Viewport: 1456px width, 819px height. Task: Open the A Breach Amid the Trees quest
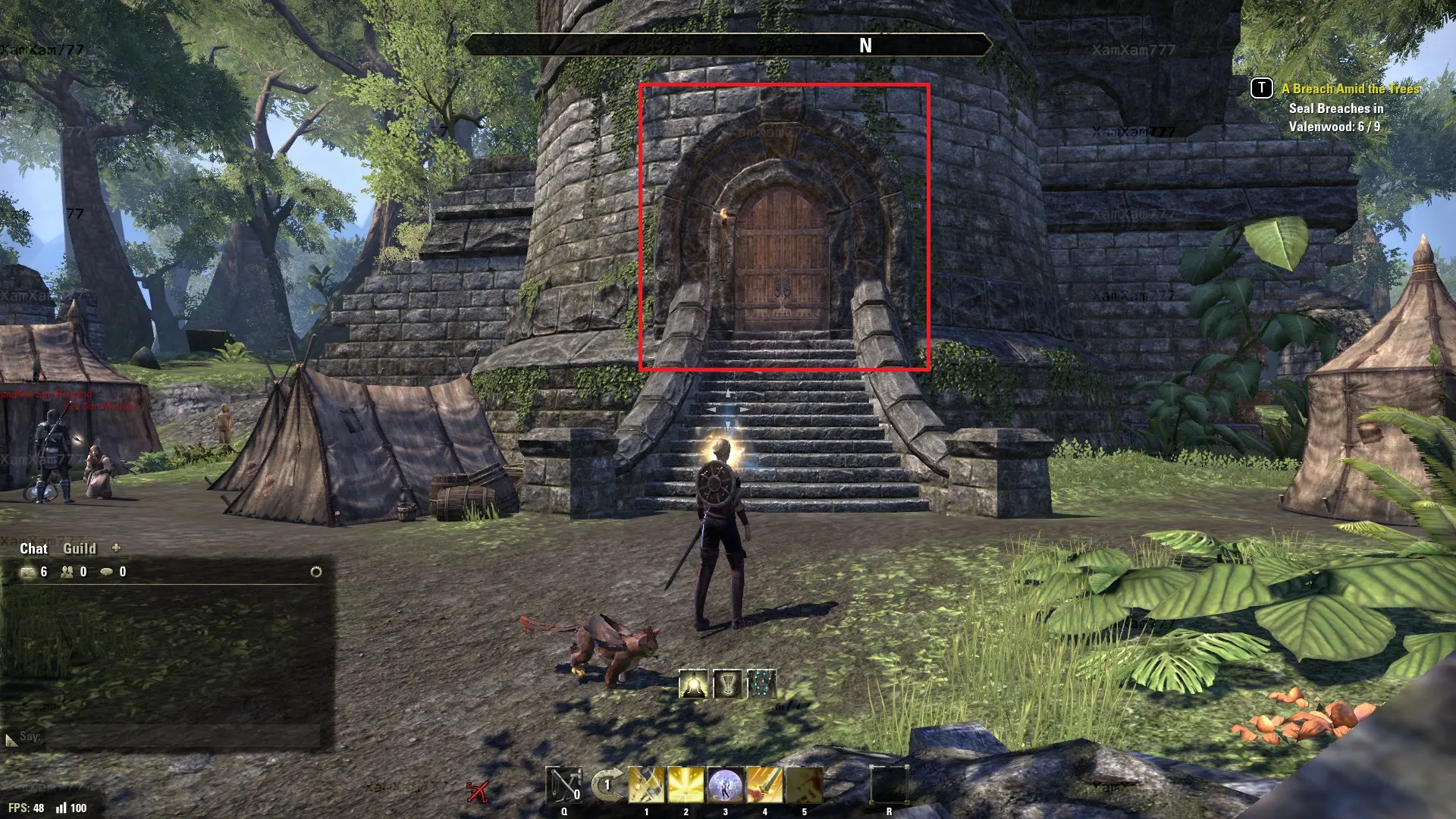click(x=1350, y=89)
